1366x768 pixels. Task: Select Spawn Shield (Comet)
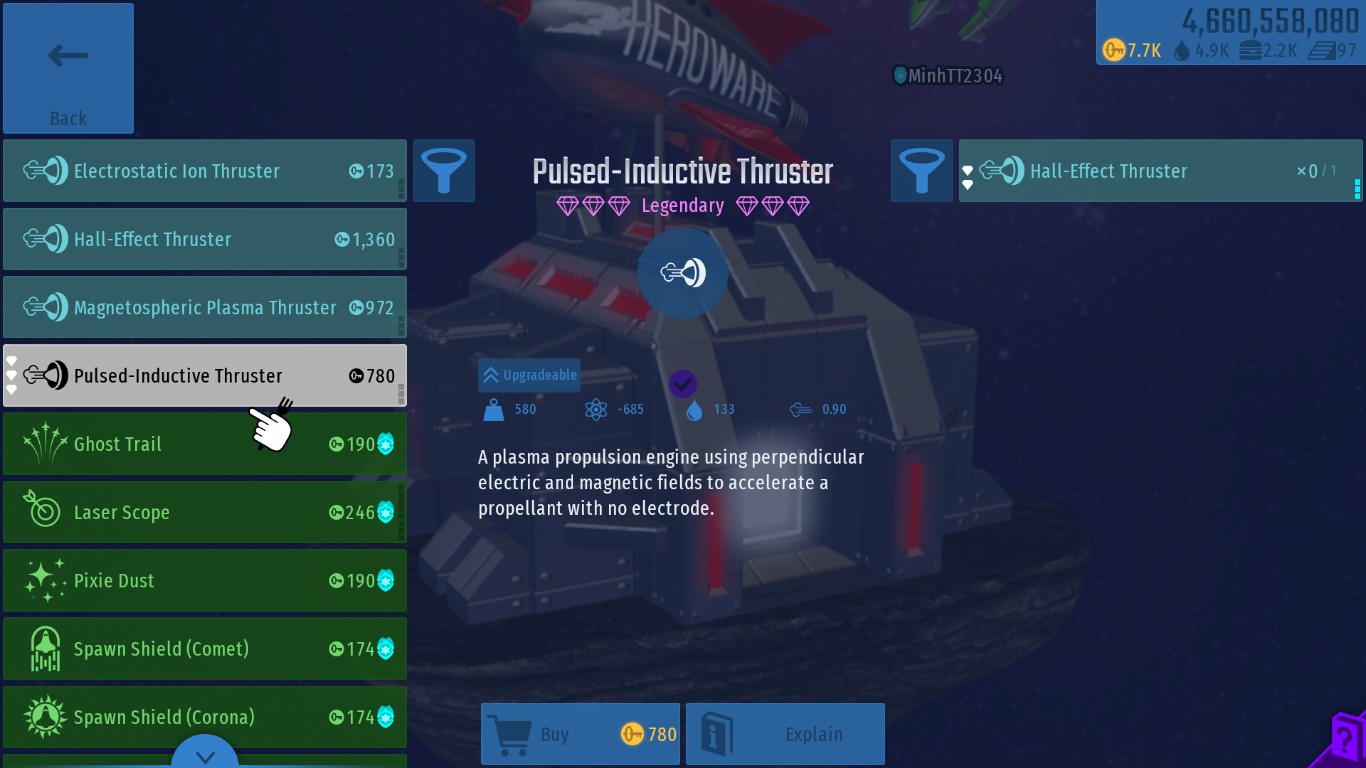point(205,648)
